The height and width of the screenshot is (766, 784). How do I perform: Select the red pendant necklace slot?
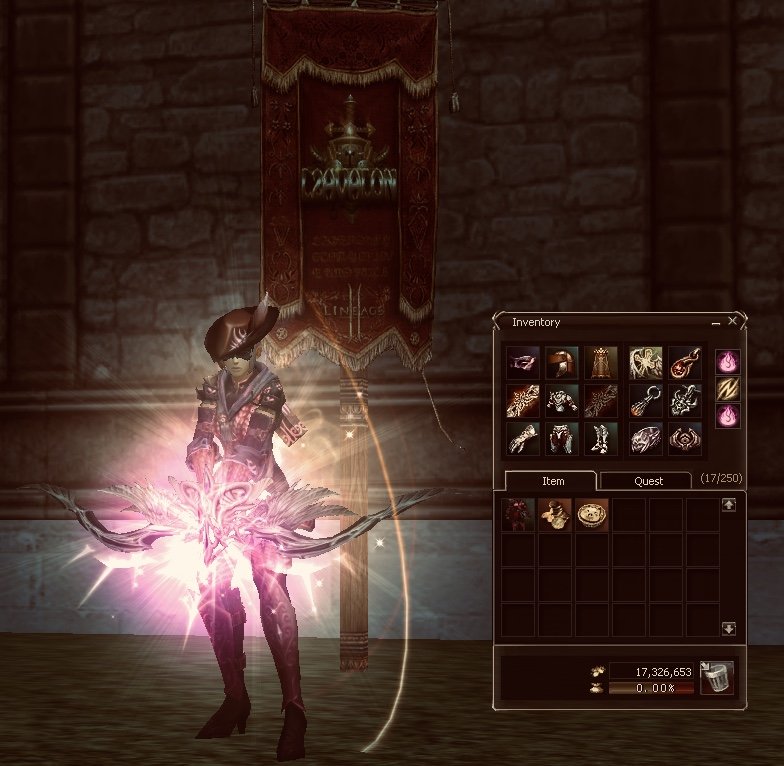click(x=685, y=362)
